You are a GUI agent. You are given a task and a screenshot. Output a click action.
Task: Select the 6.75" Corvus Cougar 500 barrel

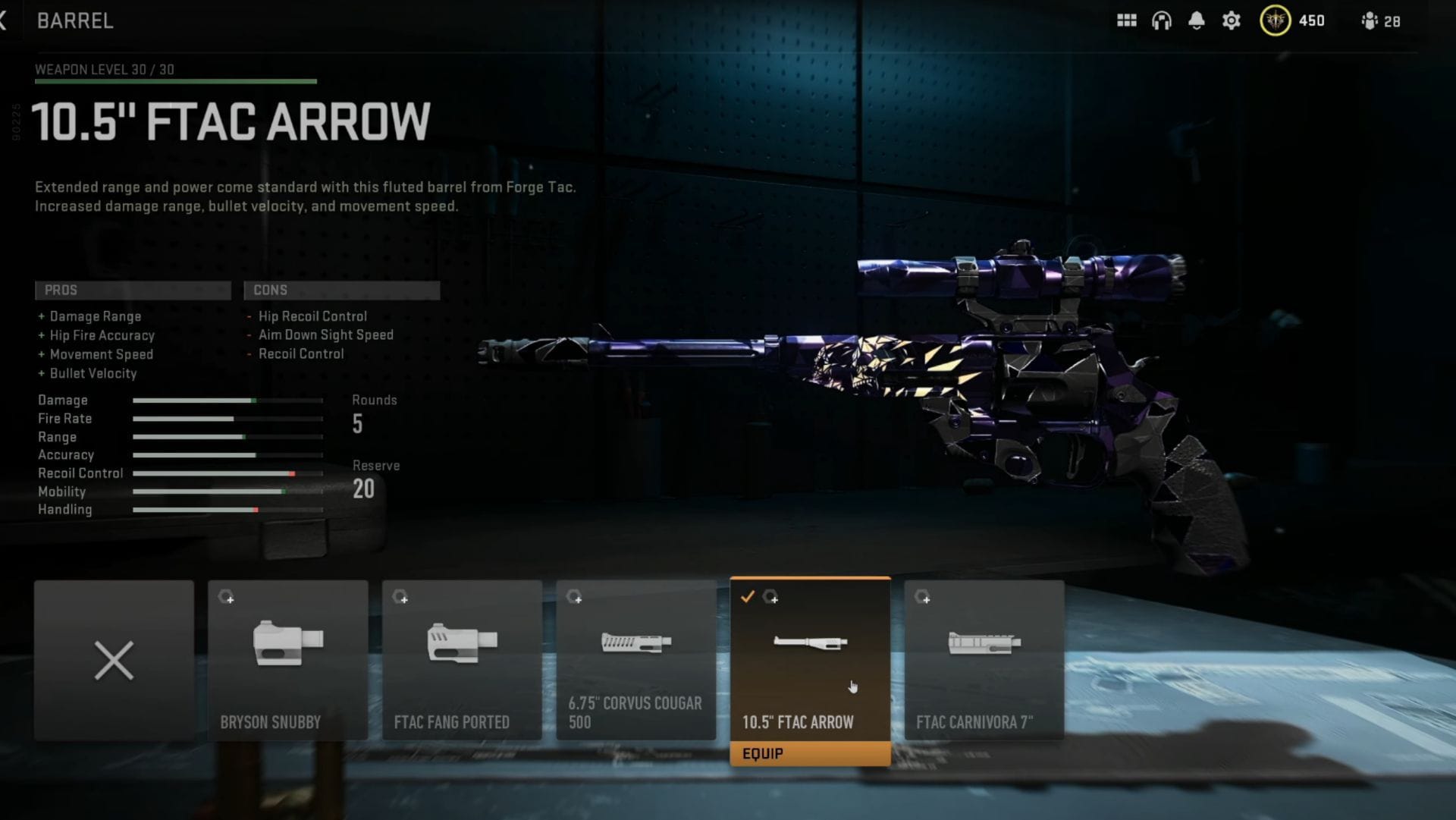(x=635, y=660)
